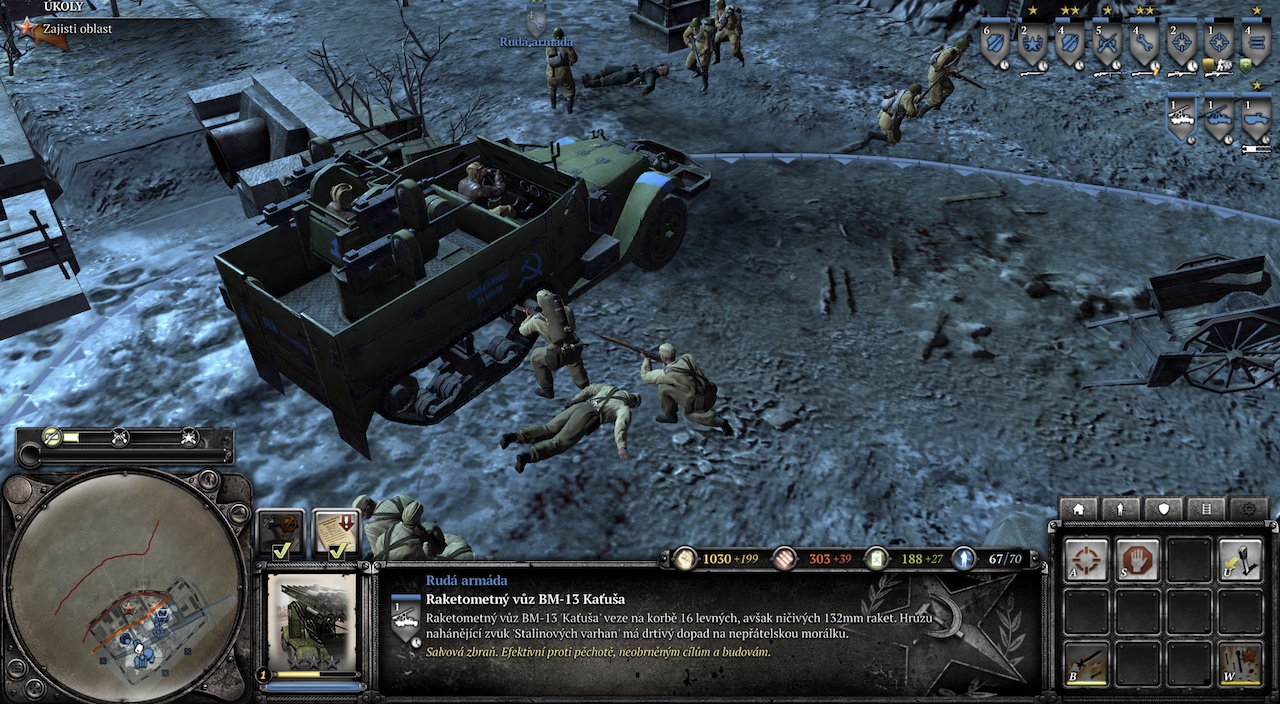Open the Zajisti oblast objective tracker
Image resolution: width=1280 pixels, height=704 pixels.
pyautogui.click(x=76, y=29)
